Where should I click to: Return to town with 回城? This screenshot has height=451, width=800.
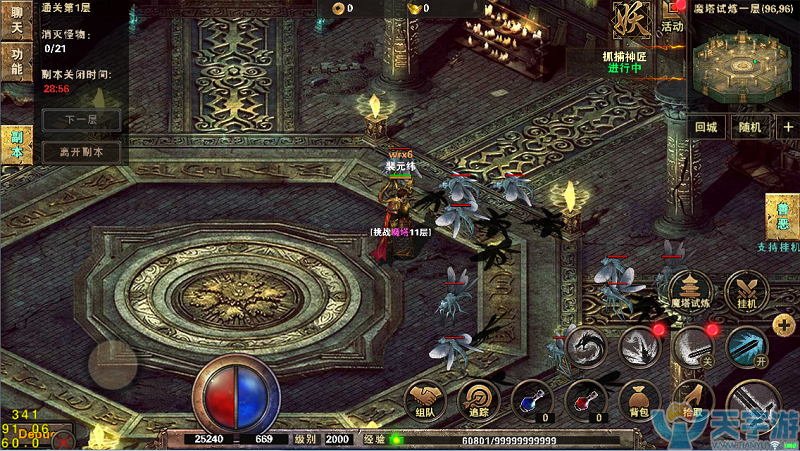706,127
